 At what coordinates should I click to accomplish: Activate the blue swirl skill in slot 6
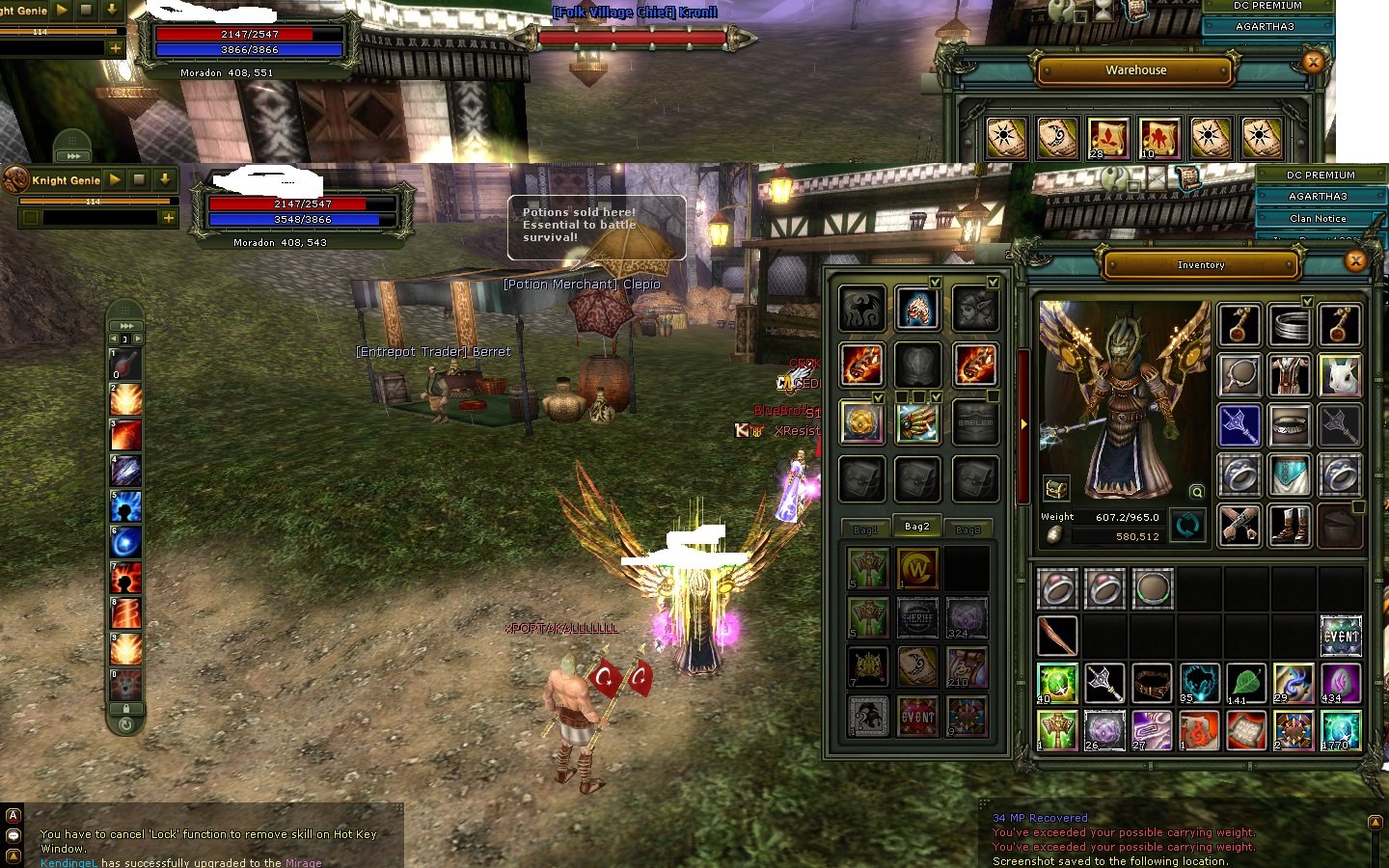[126, 542]
